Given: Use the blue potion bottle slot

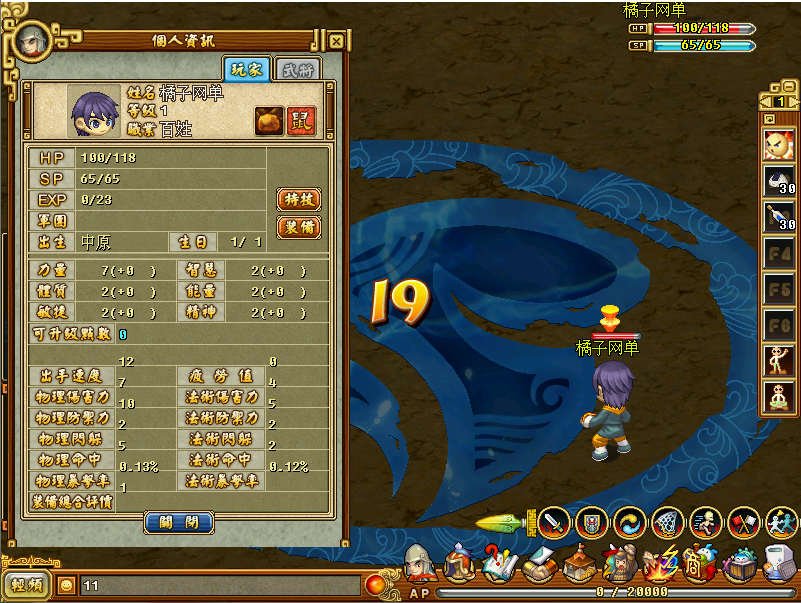Looking at the screenshot, I should 779,216.
